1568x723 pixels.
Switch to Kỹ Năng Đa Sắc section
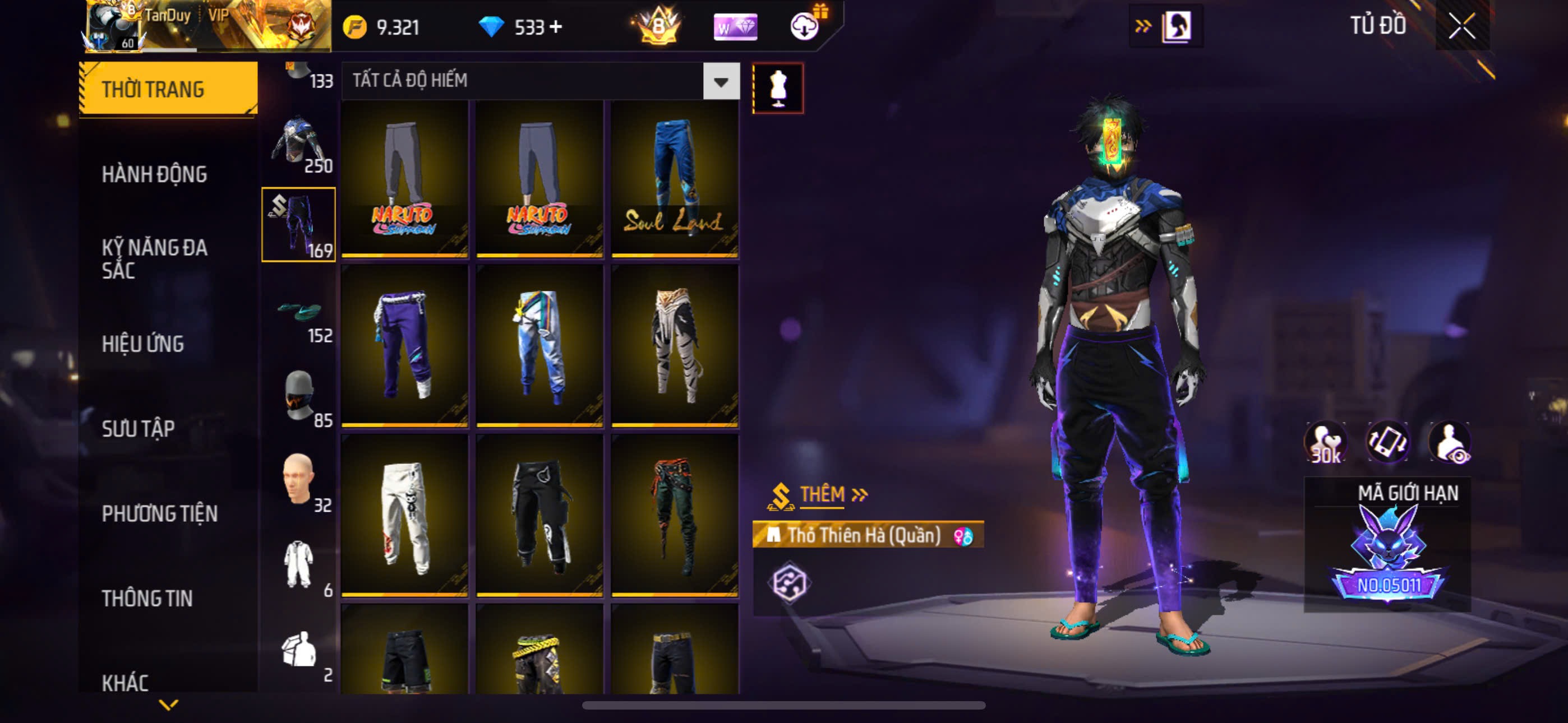[154, 258]
